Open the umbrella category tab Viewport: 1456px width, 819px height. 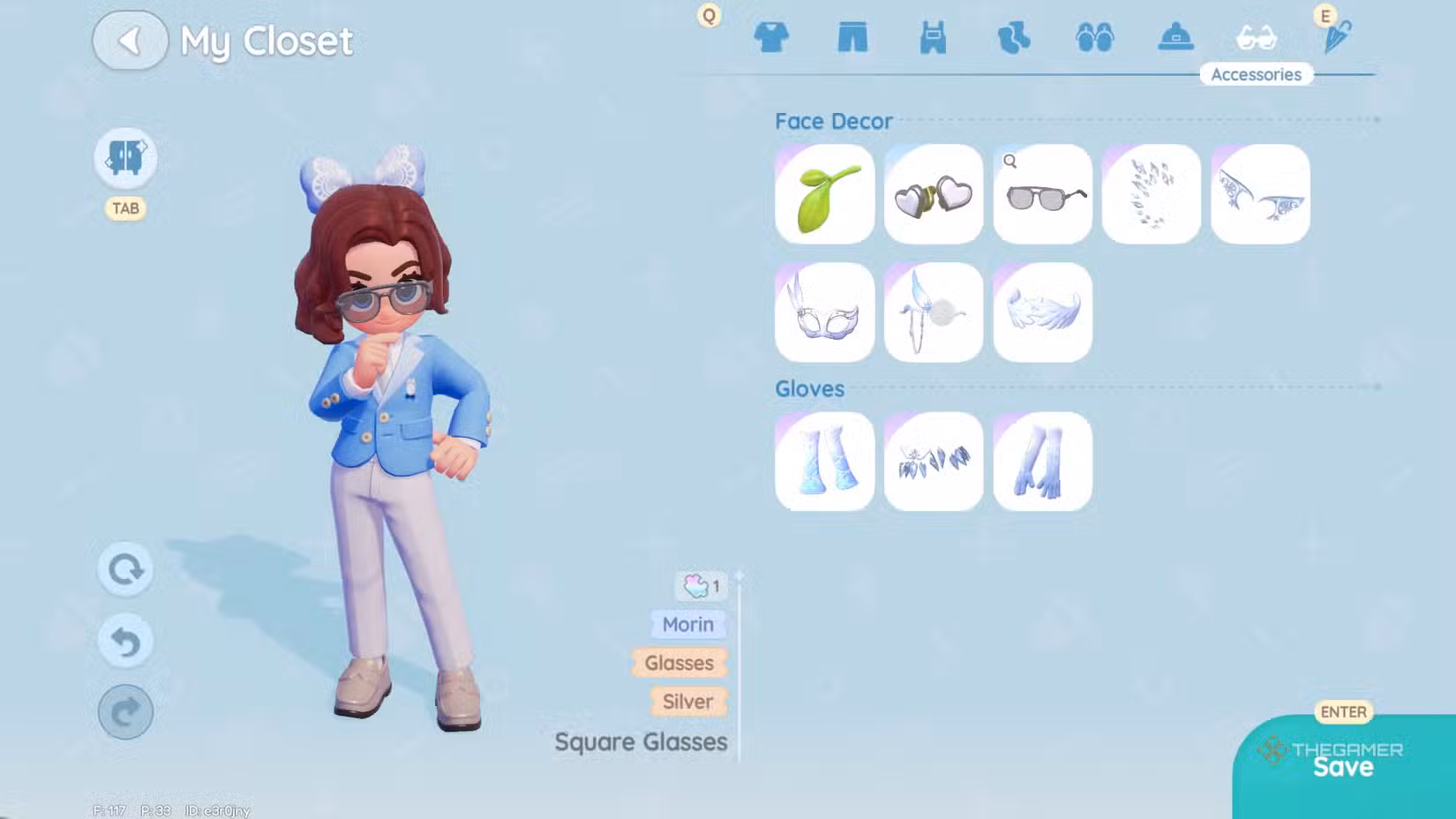pyautogui.click(x=1337, y=38)
